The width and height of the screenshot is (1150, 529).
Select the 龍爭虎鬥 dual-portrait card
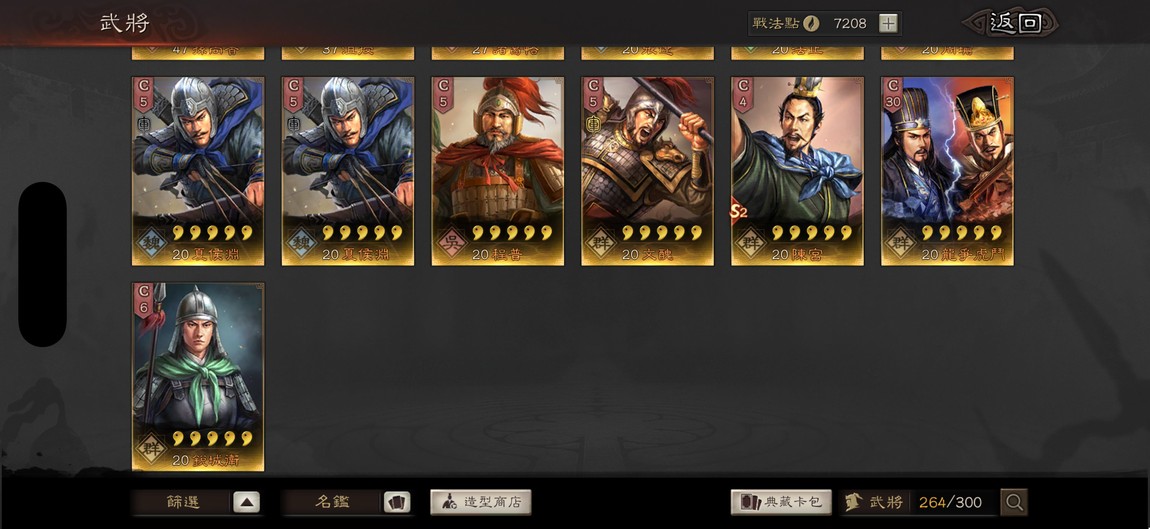(947, 170)
